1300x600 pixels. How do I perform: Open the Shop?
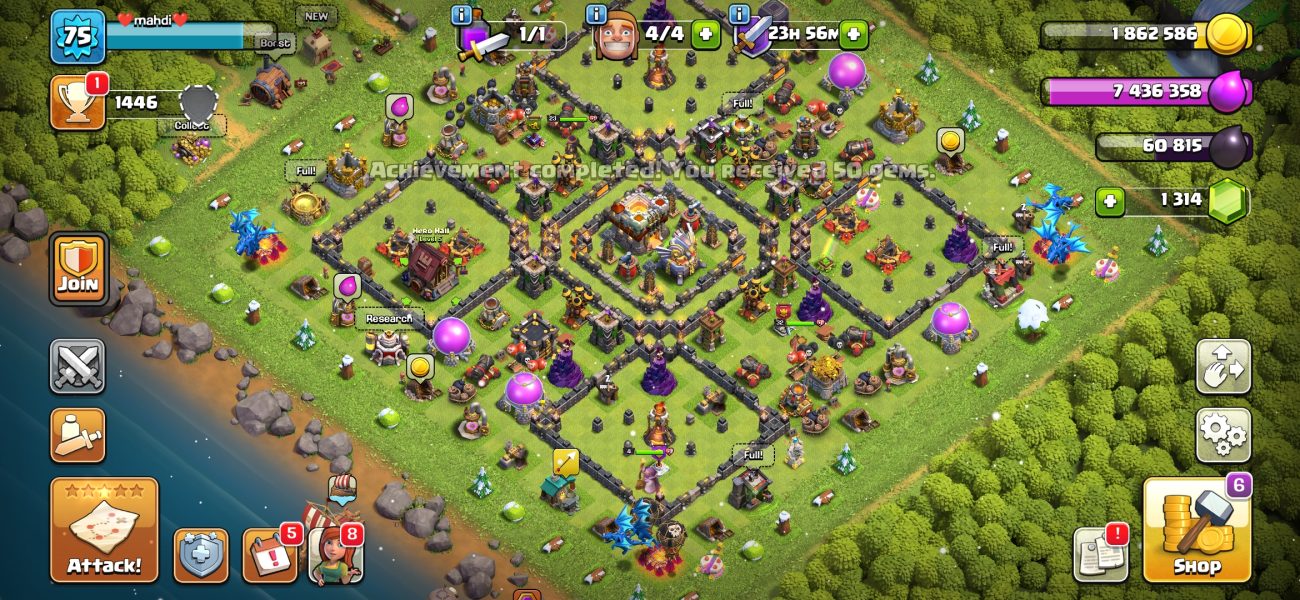(1197, 530)
